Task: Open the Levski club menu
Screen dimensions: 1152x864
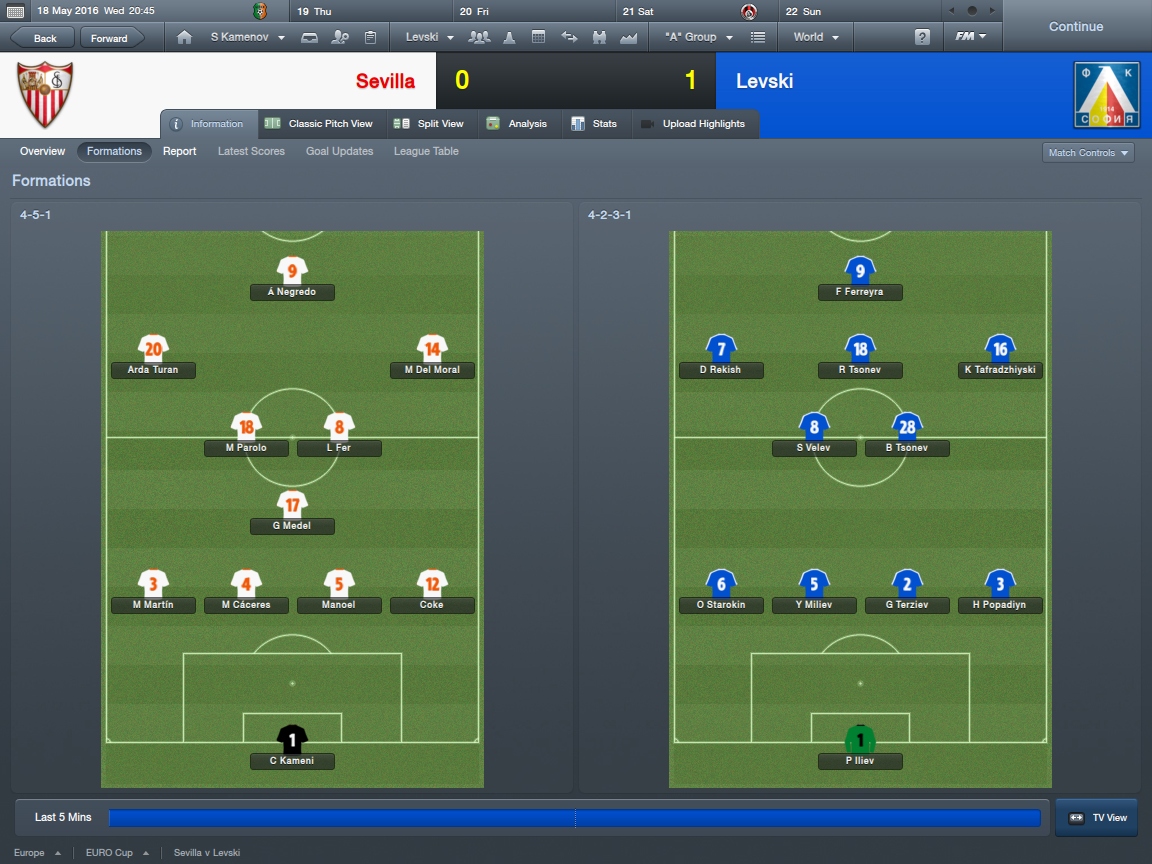Action: [x=429, y=37]
